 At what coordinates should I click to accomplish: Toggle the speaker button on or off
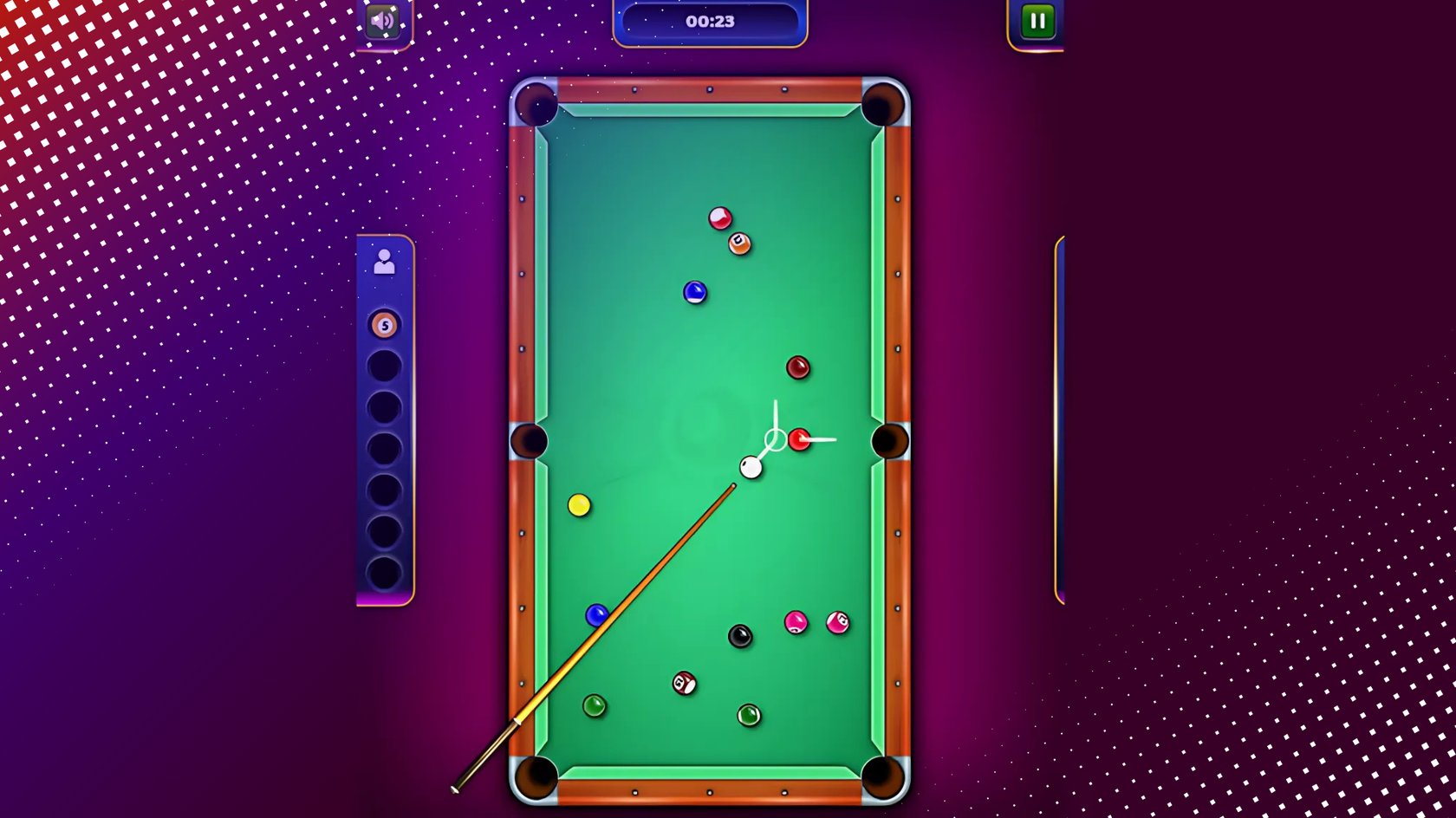click(381, 21)
